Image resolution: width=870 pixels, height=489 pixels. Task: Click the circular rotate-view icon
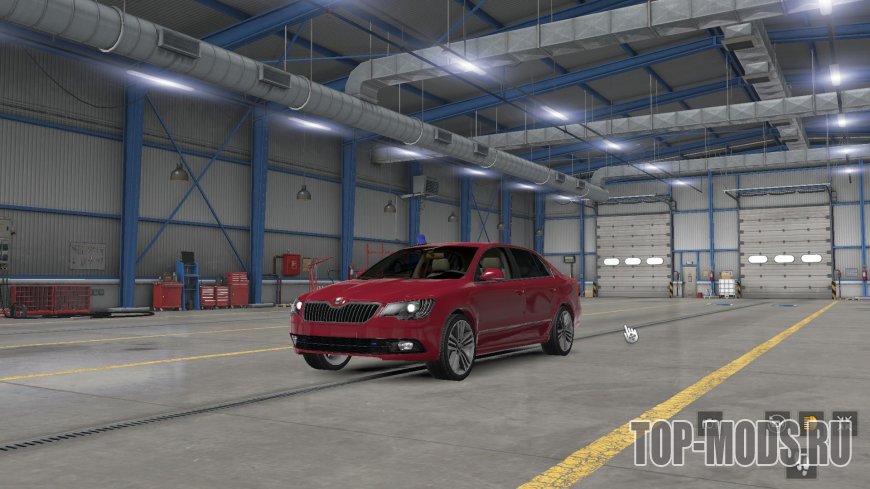pos(776,422)
